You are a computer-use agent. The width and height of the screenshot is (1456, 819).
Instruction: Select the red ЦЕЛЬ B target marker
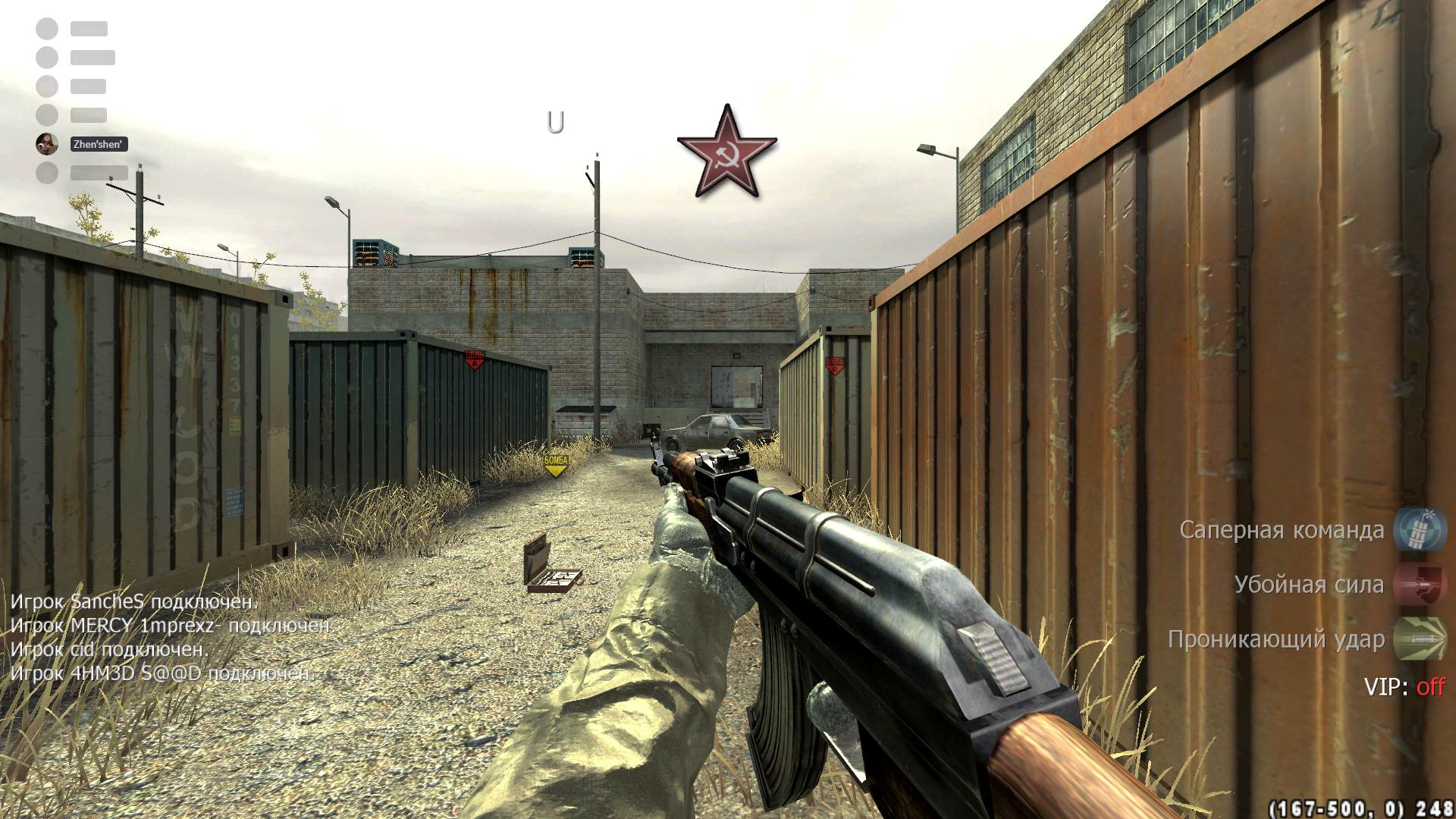tap(834, 366)
